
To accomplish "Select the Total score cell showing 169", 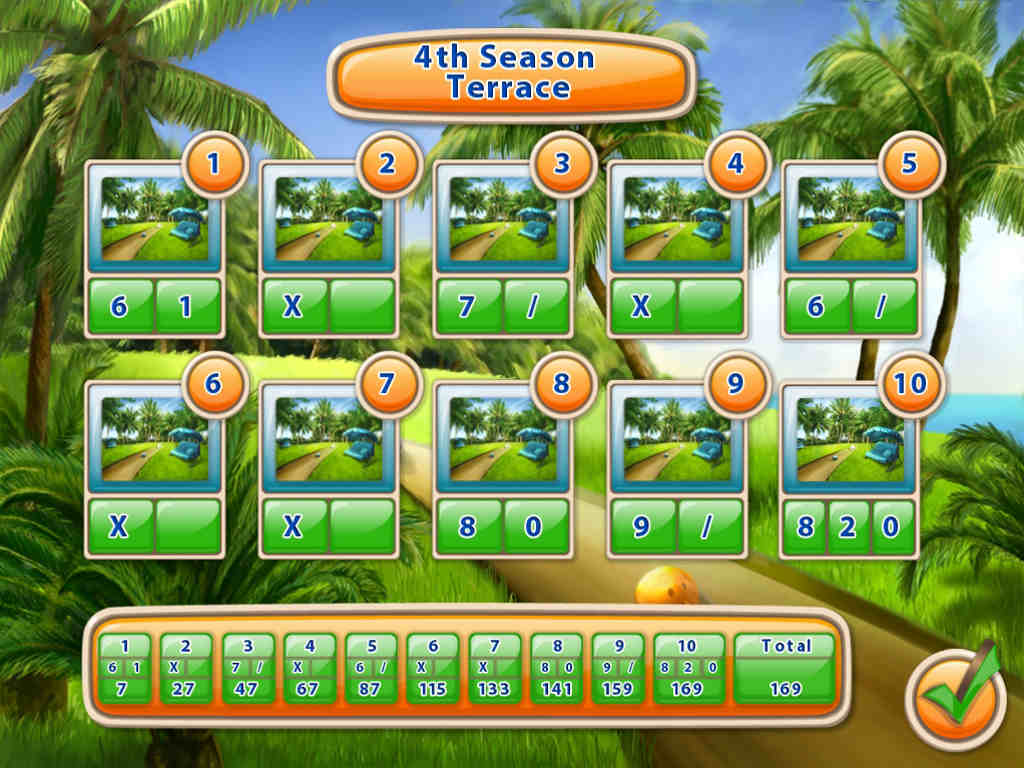I will (785, 669).
